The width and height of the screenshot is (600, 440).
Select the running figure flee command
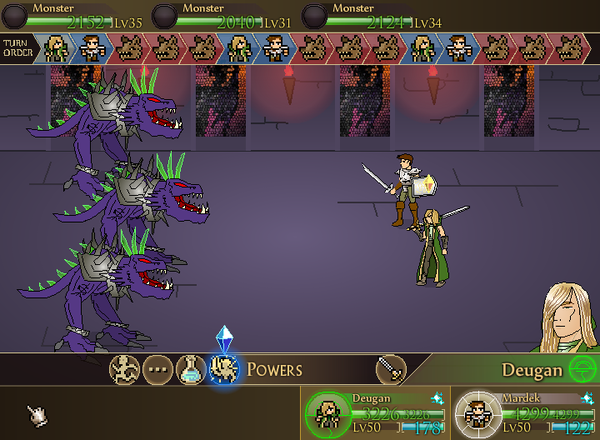(124, 370)
